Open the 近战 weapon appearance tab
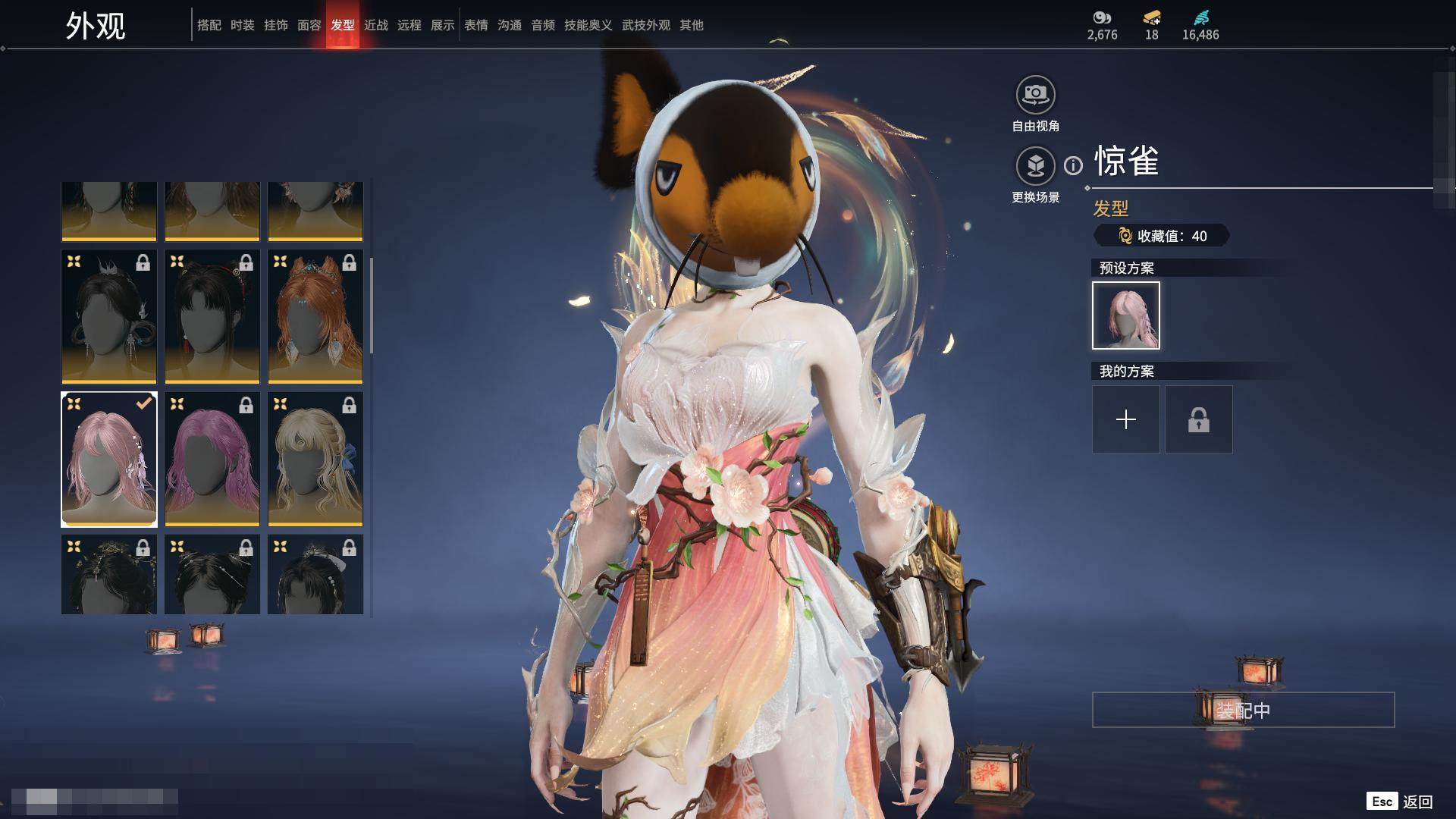This screenshot has height=819, width=1456. point(376,25)
